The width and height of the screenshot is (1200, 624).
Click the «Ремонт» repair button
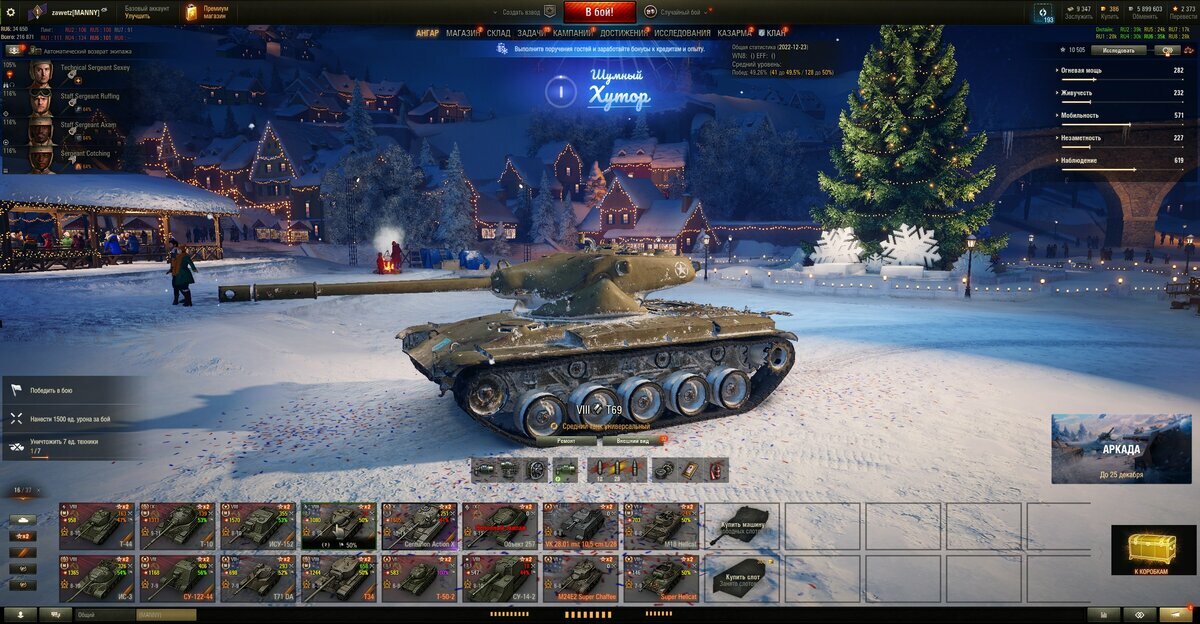[x=566, y=440]
